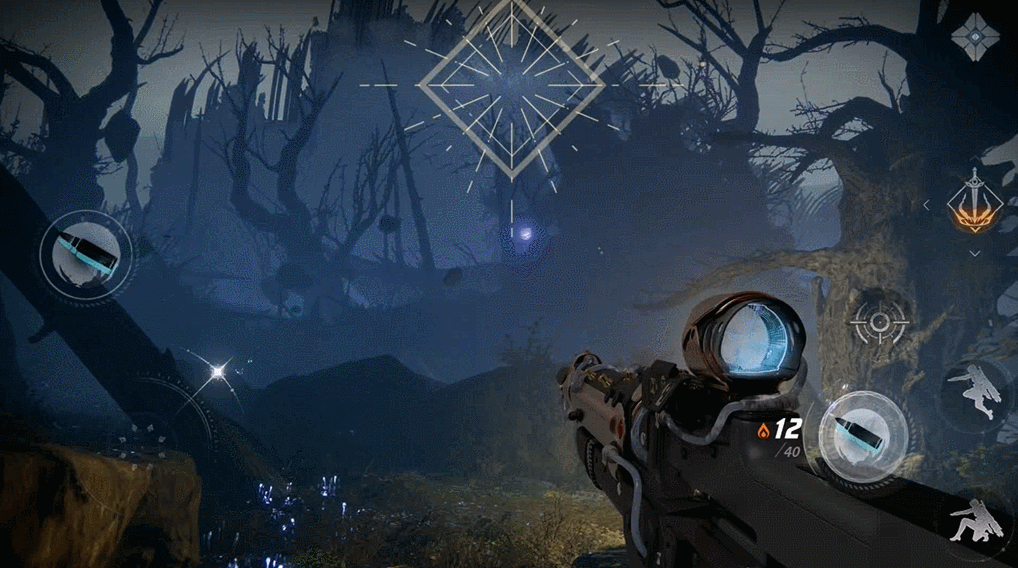Click the small left chevron beside super icon
The width and height of the screenshot is (1018, 568).
(x=925, y=205)
